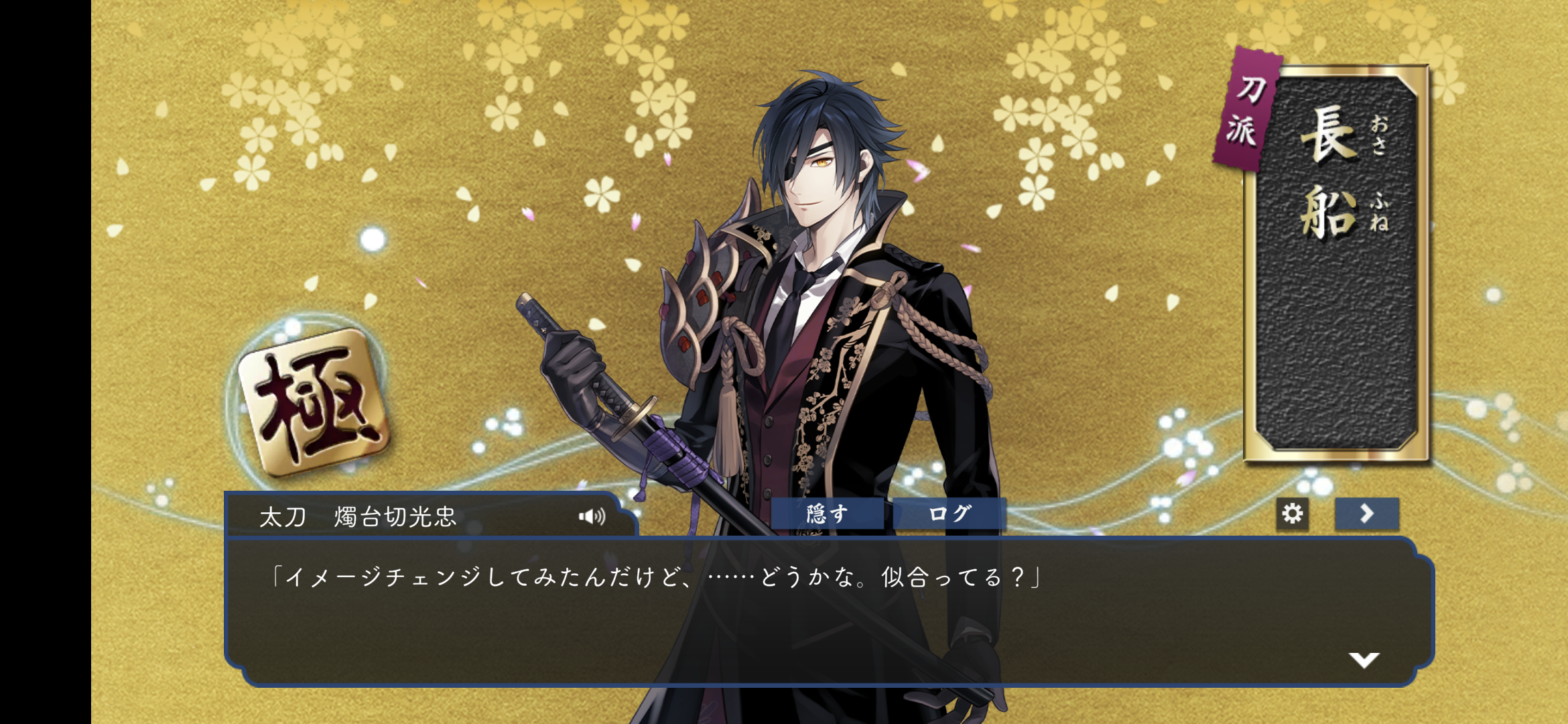Skip ahead with the right arrow button

[x=1366, y=514]
